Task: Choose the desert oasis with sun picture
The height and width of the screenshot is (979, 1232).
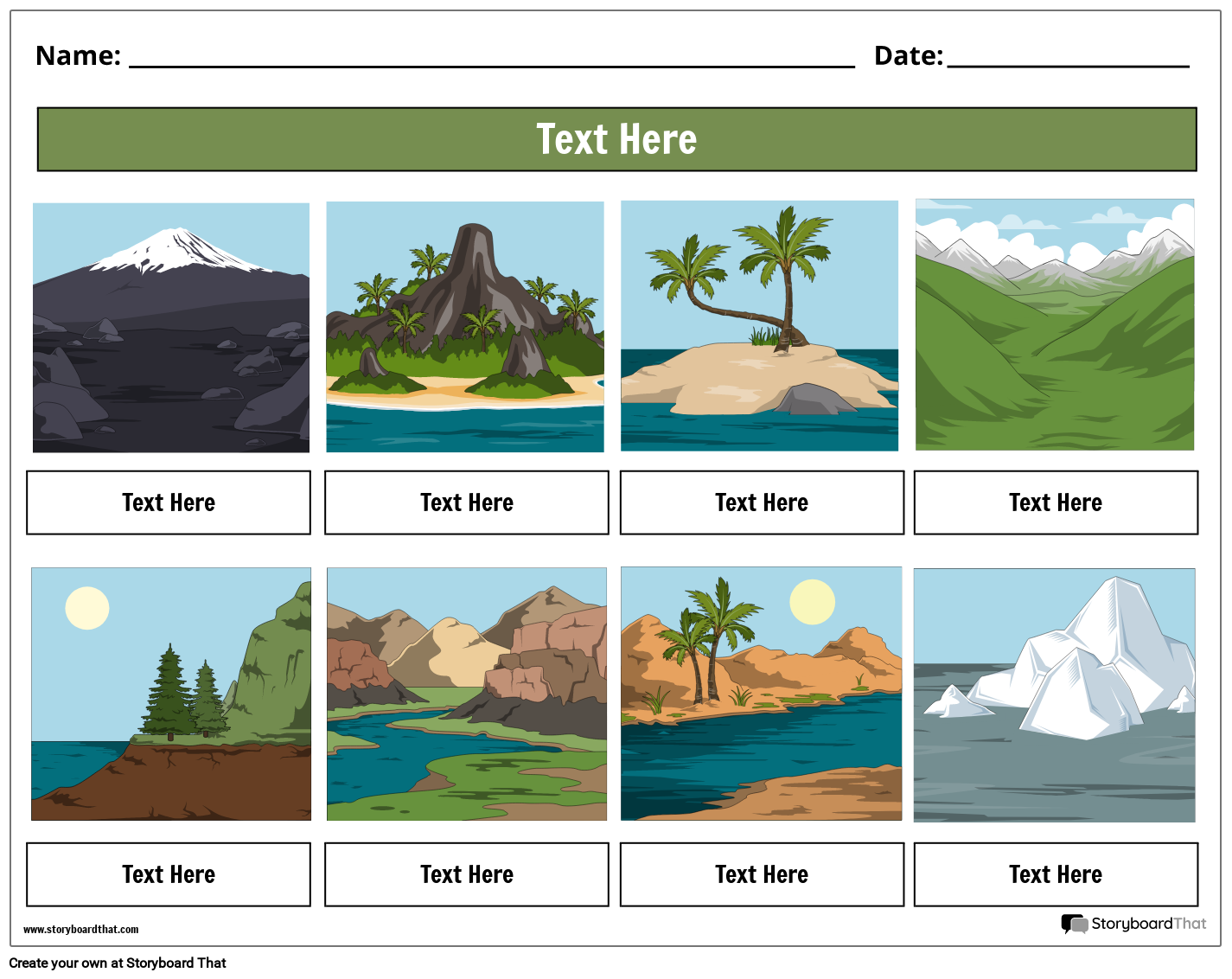Action: pyautogui.click(x=761, y=694)
